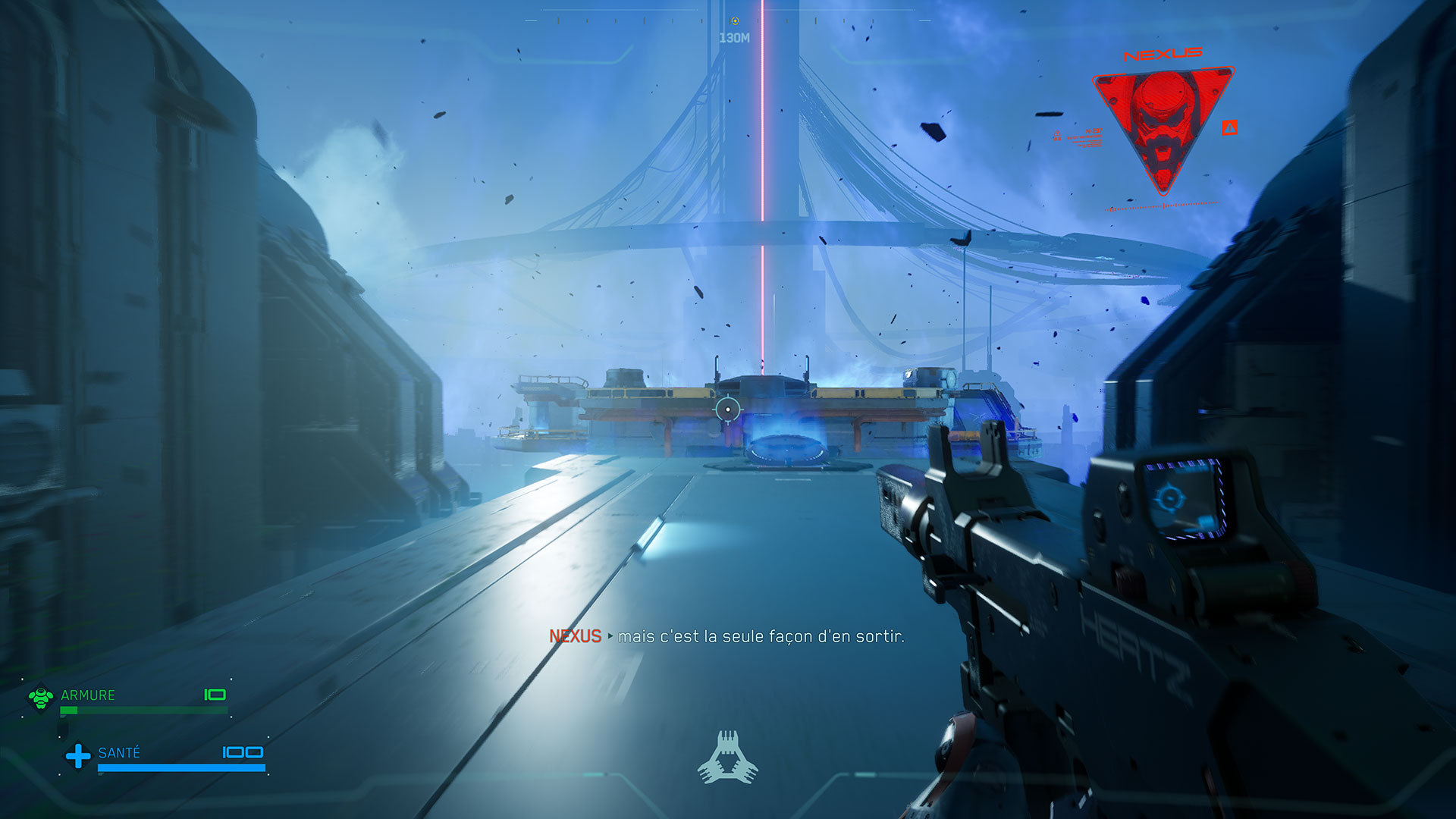Activate the three-hands ability icon
This screenshot has width=1456, height=819.
pos(727,758)
